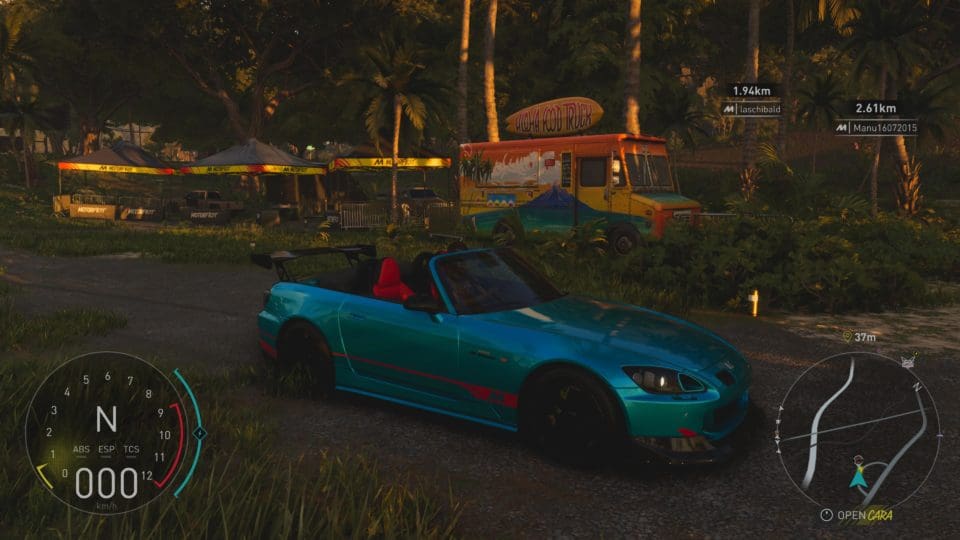The image size is (960, 540).
Task: Select the waypoint pin above the minimap
Action: tap(847, 337)
